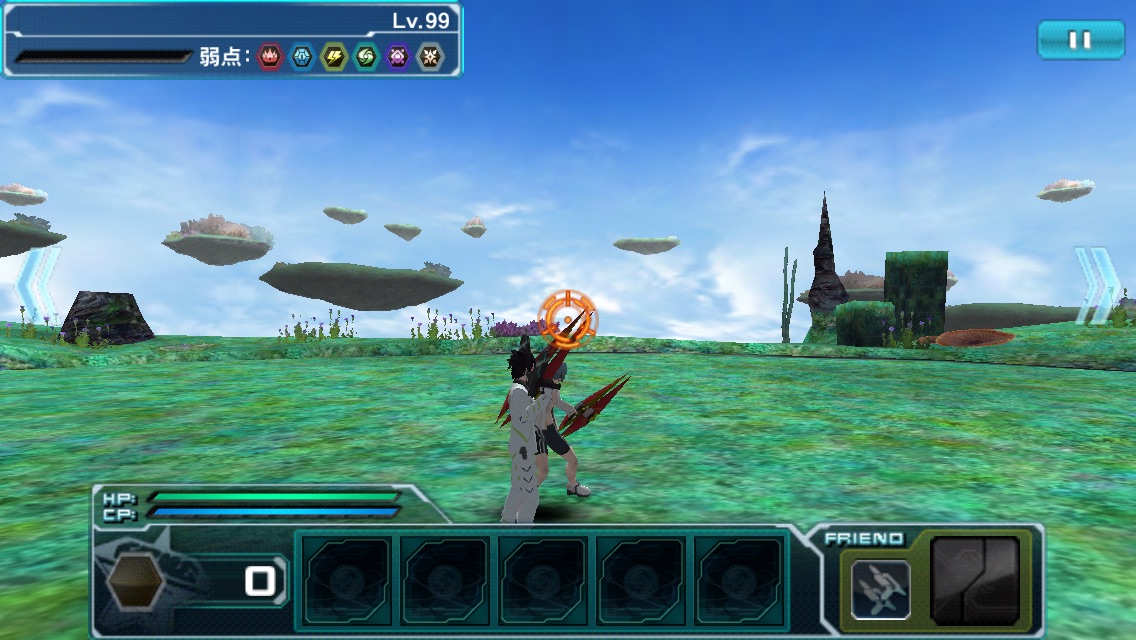Select the friend's weapon icon in FRIEND panel
This screenshot has width=1136, height=640.
tap(880, 589)
